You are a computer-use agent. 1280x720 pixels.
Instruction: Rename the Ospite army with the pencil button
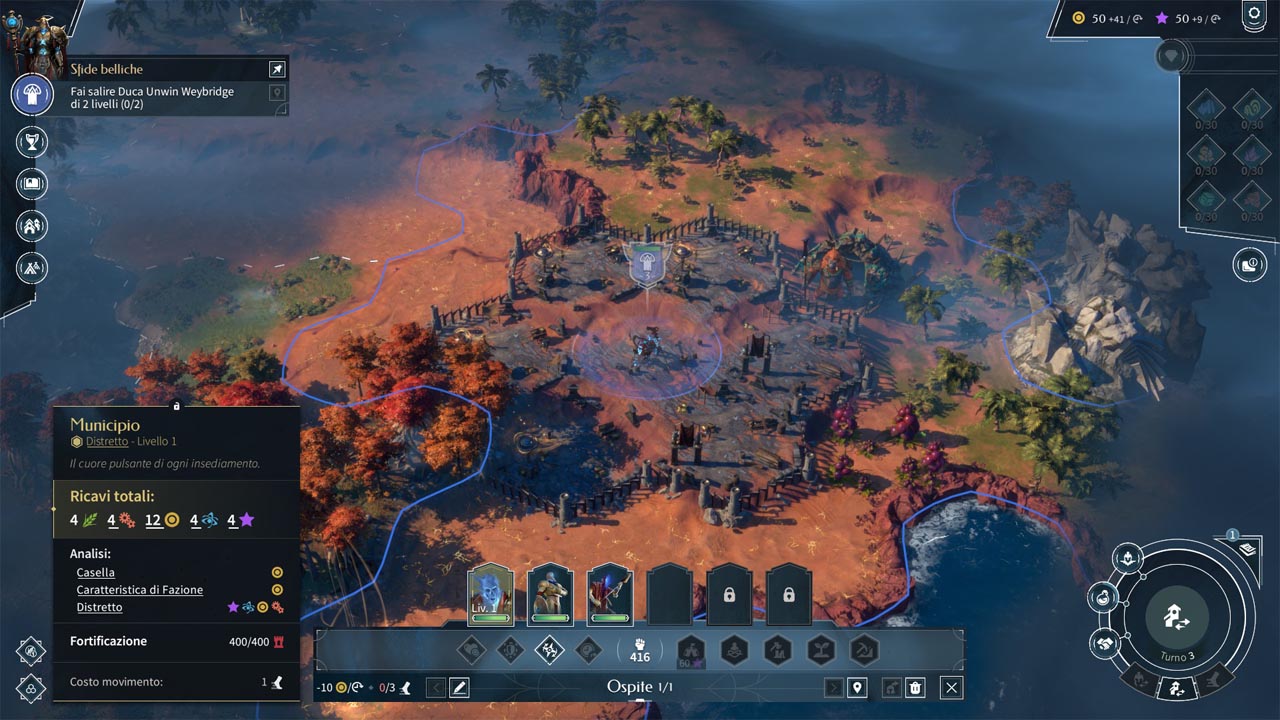(x=459, y=687)
